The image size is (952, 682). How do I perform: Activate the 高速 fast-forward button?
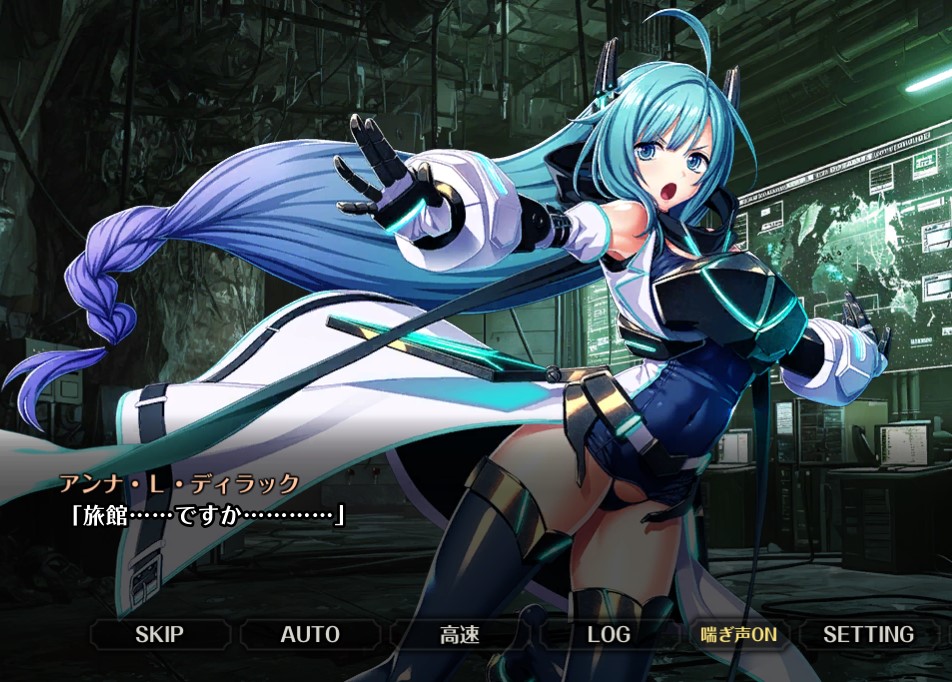[460, 634]
